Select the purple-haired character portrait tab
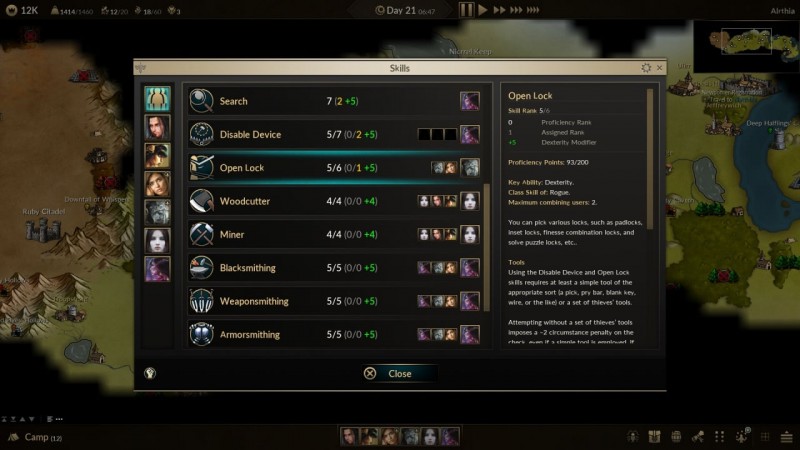This screenshot has height=450, width=800. pos(157,269)
